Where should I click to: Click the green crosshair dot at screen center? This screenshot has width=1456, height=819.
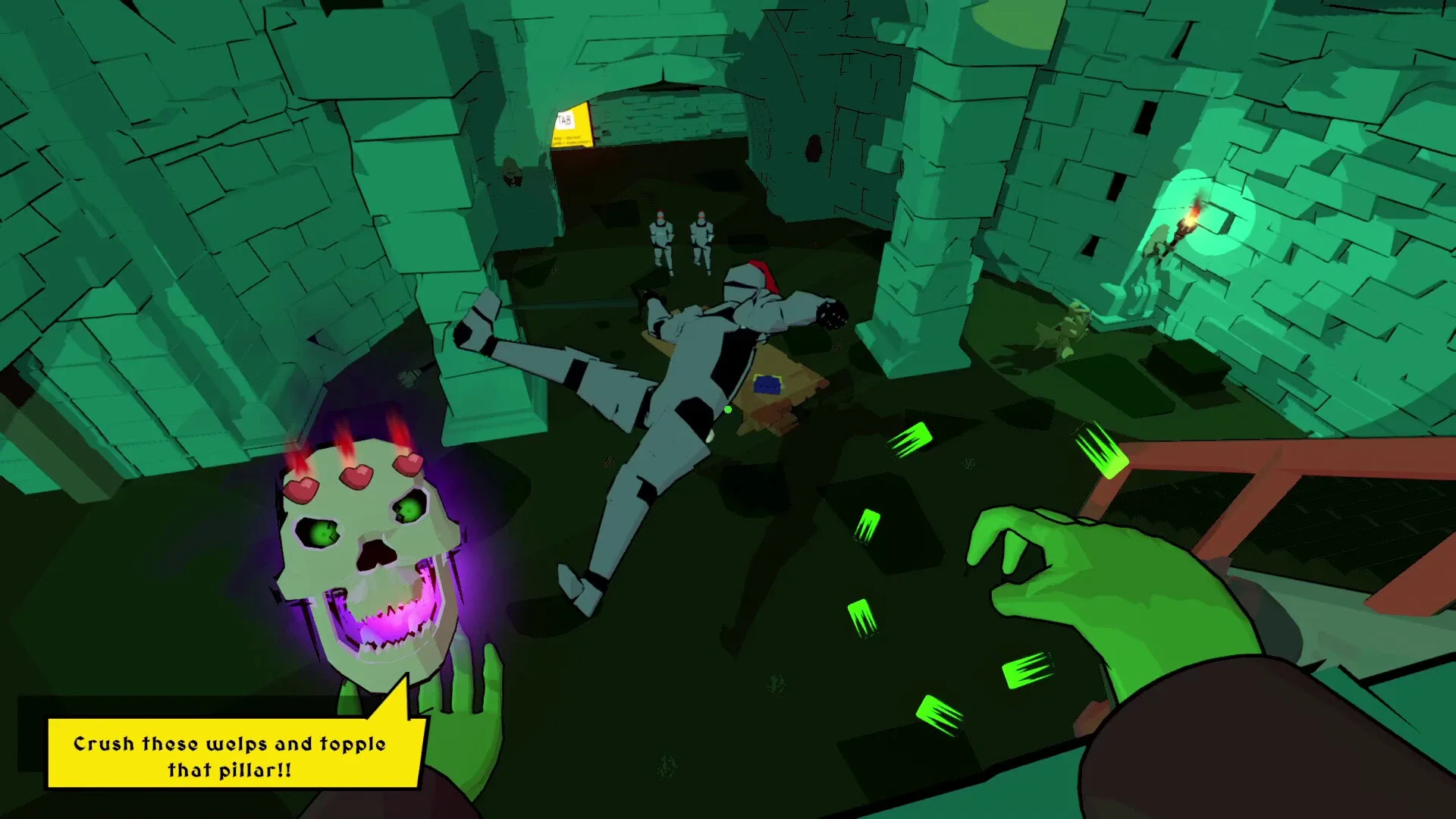coord(726,408)
